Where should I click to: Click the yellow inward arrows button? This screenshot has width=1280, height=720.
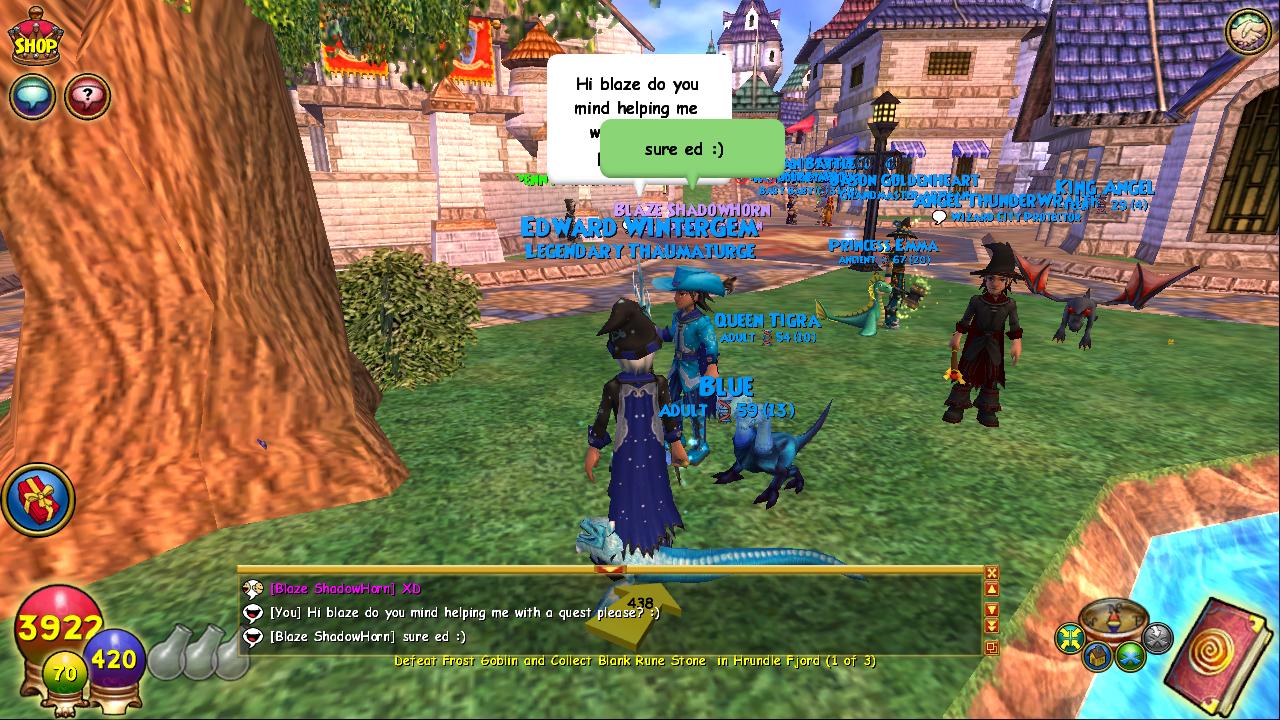[x=1071, y=637]
